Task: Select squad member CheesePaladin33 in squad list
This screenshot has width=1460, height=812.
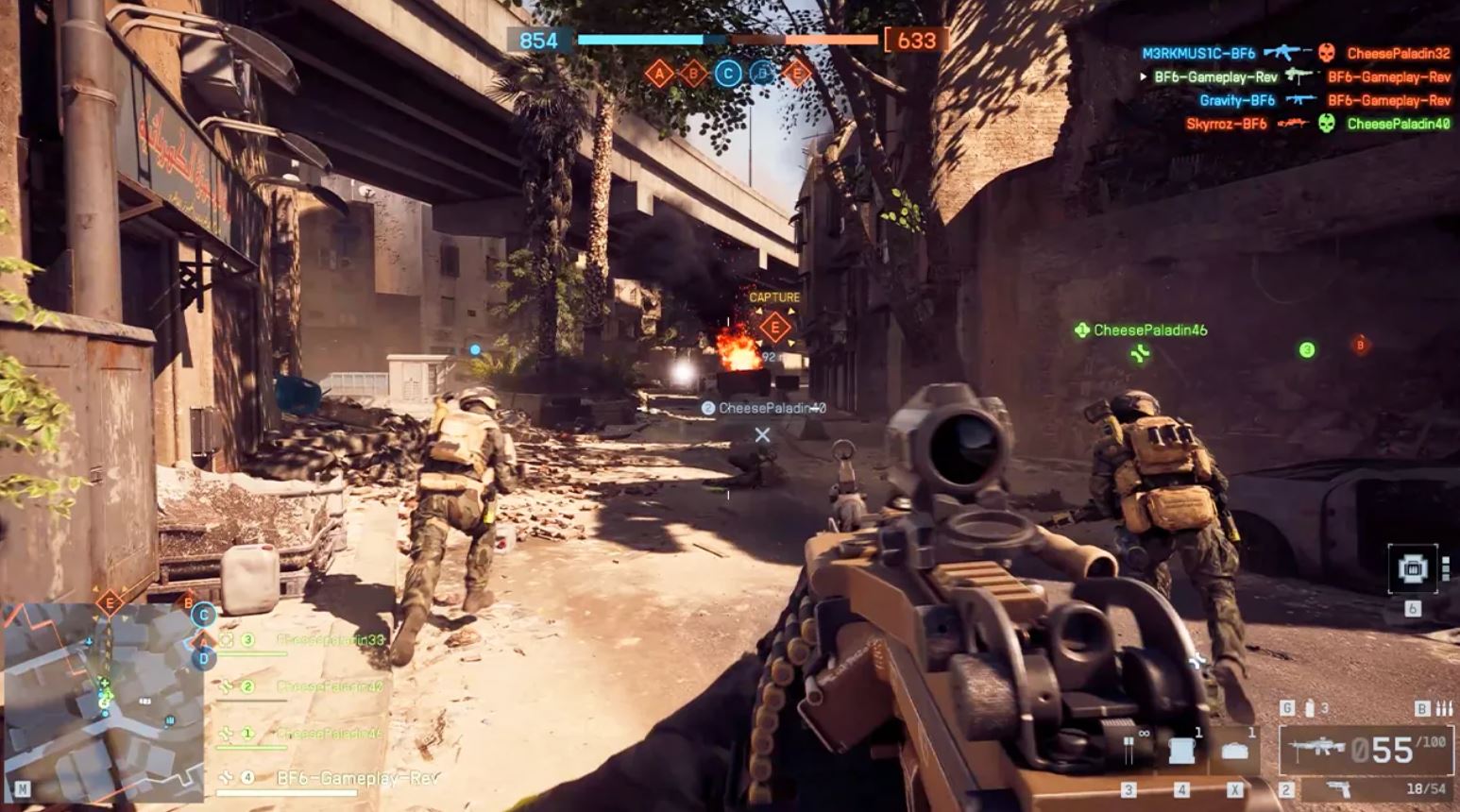Action: tap(330, 640)
